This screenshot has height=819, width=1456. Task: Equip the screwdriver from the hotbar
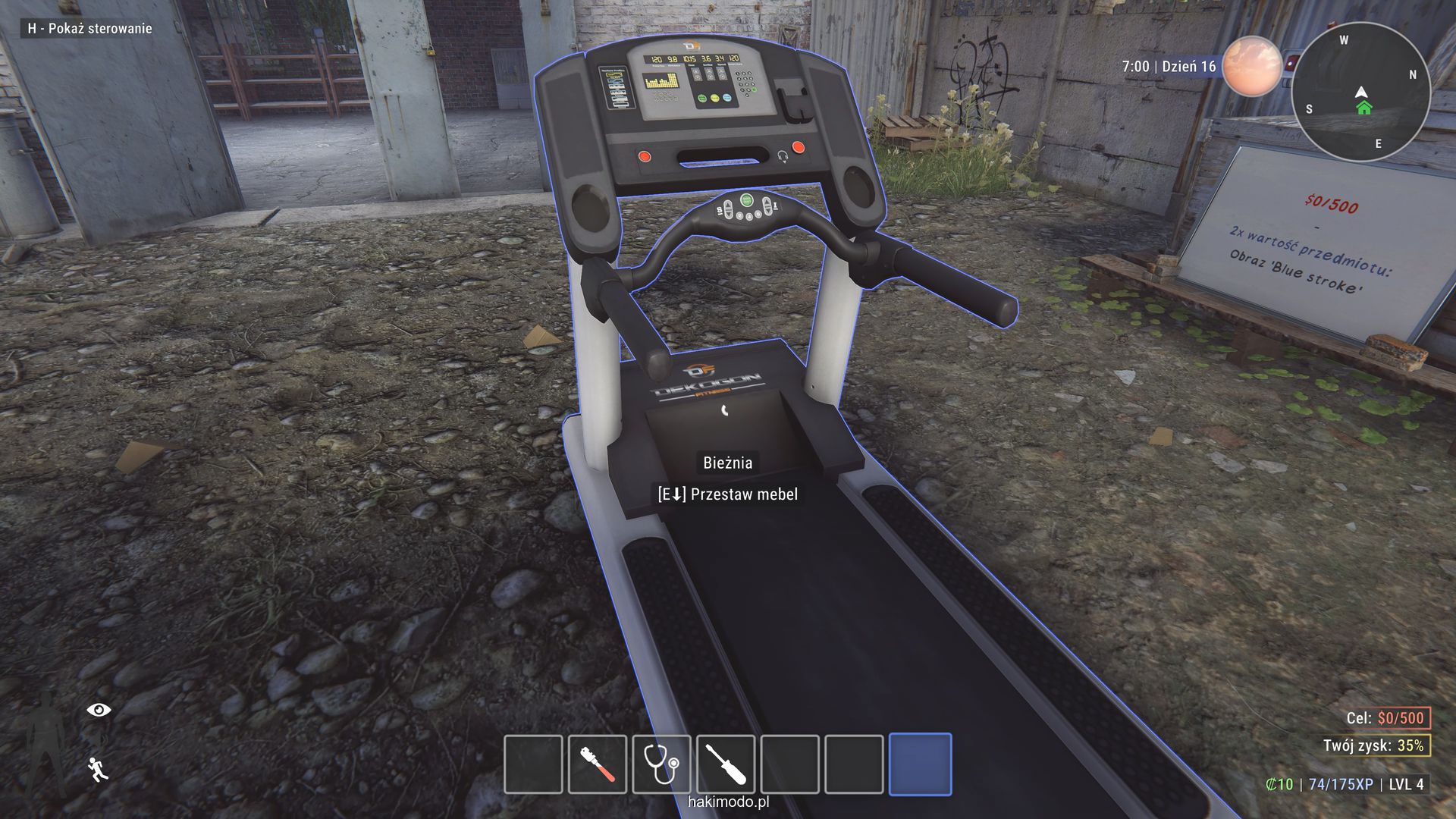point(726,764)
